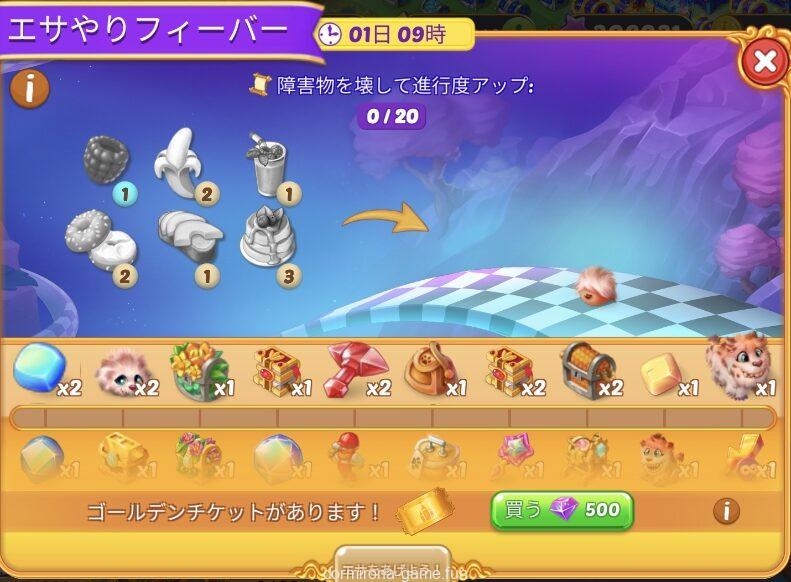
Task: Open the event info at top left
Action: point(30,89)
